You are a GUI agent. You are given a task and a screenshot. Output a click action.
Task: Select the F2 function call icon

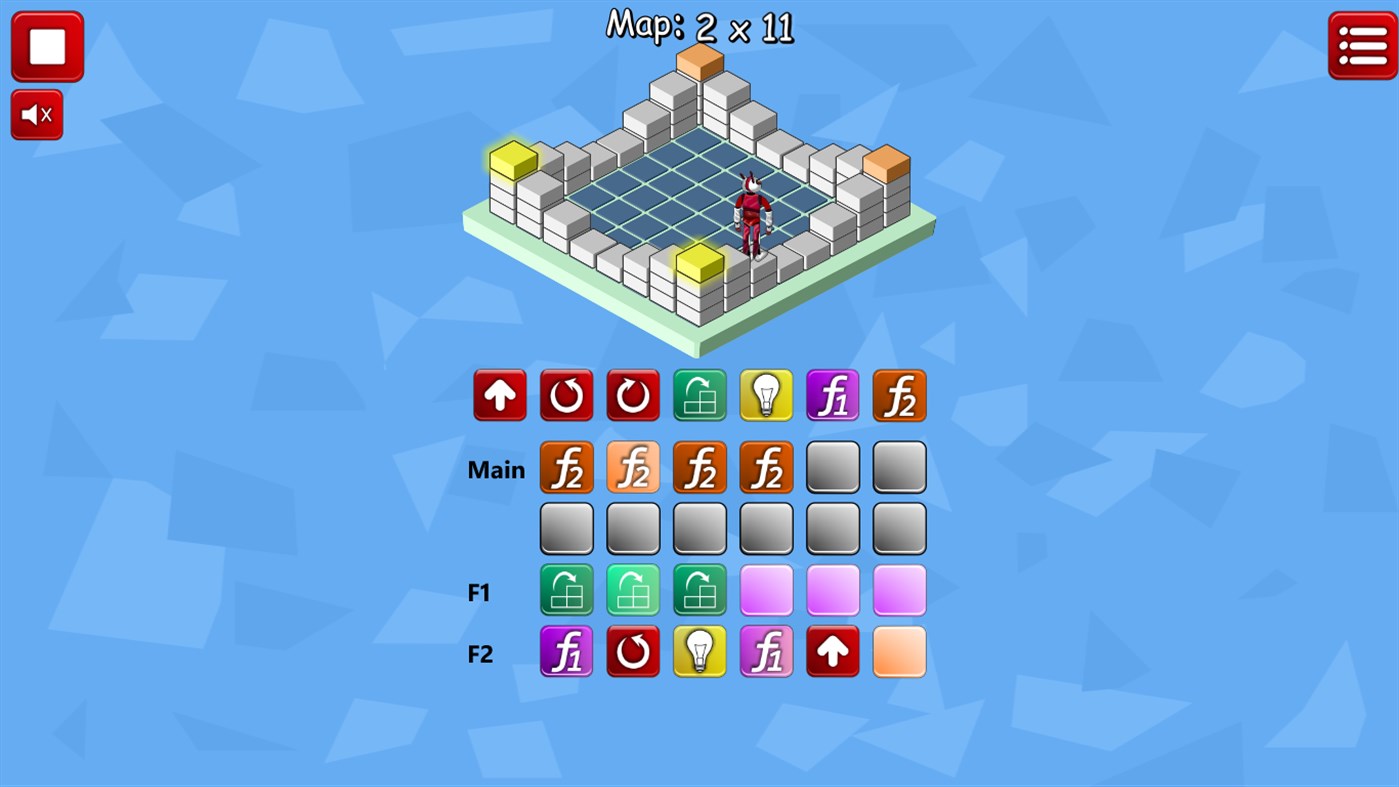[899, 394]
